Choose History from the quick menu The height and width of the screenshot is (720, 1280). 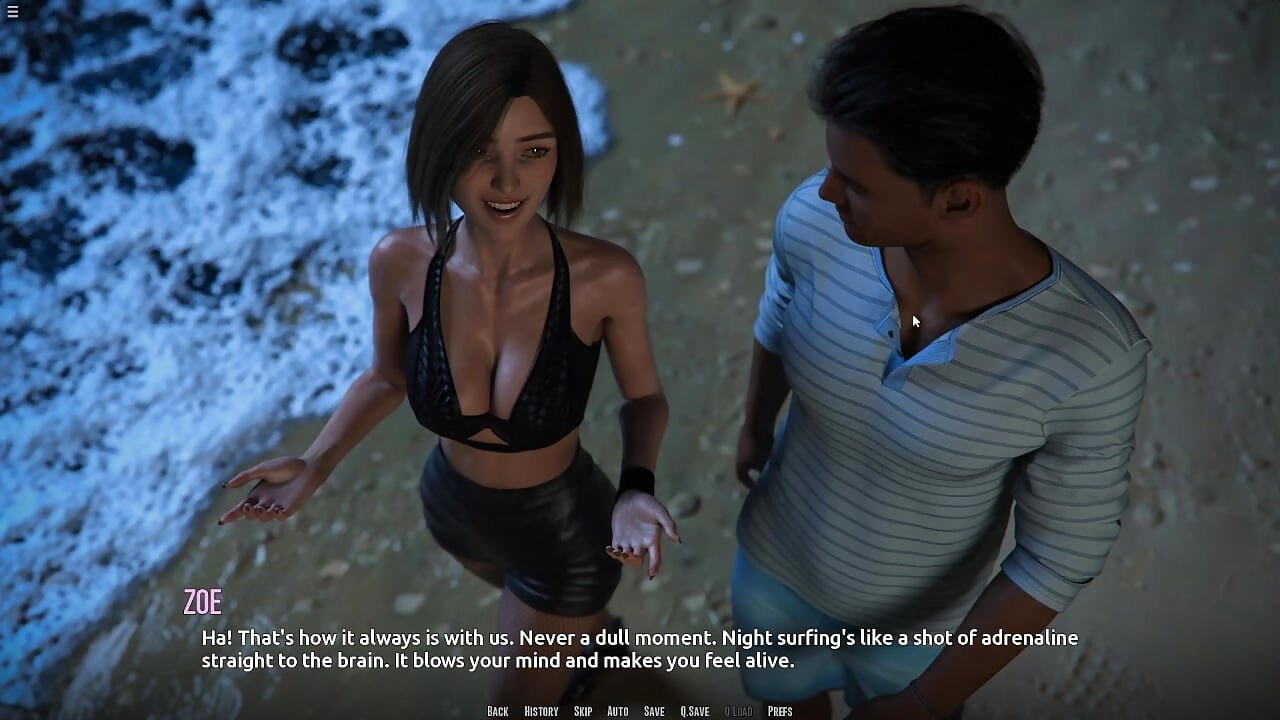click(x=540, y=711)
